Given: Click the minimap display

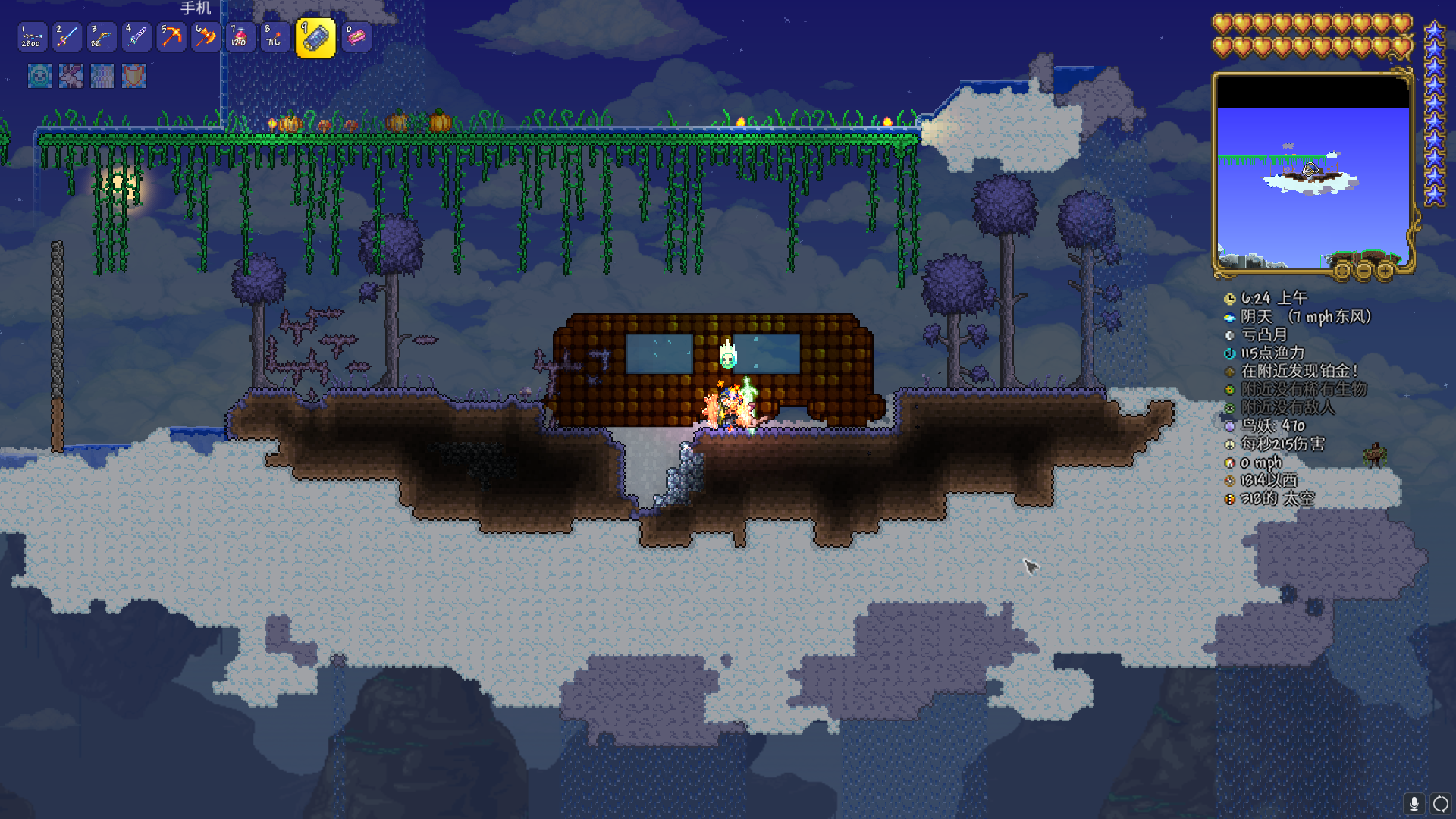Looking at the screenshot, I should click(1312, 173).
